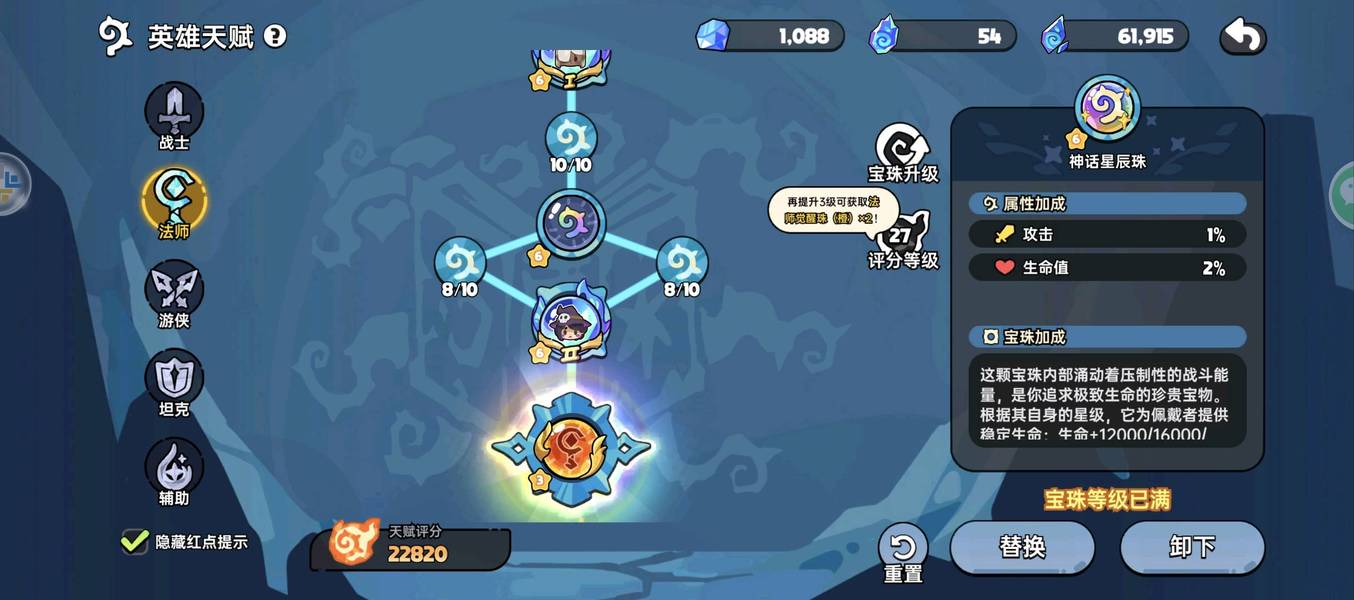Switch to the 辅助 support tab

pos(174,468)
